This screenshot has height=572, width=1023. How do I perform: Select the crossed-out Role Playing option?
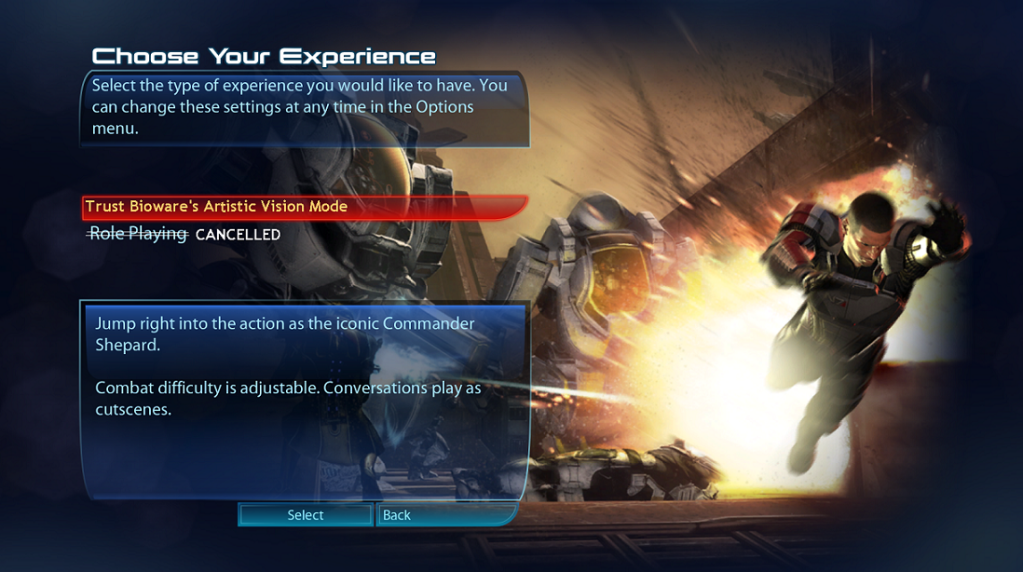[x=138, y=234]
